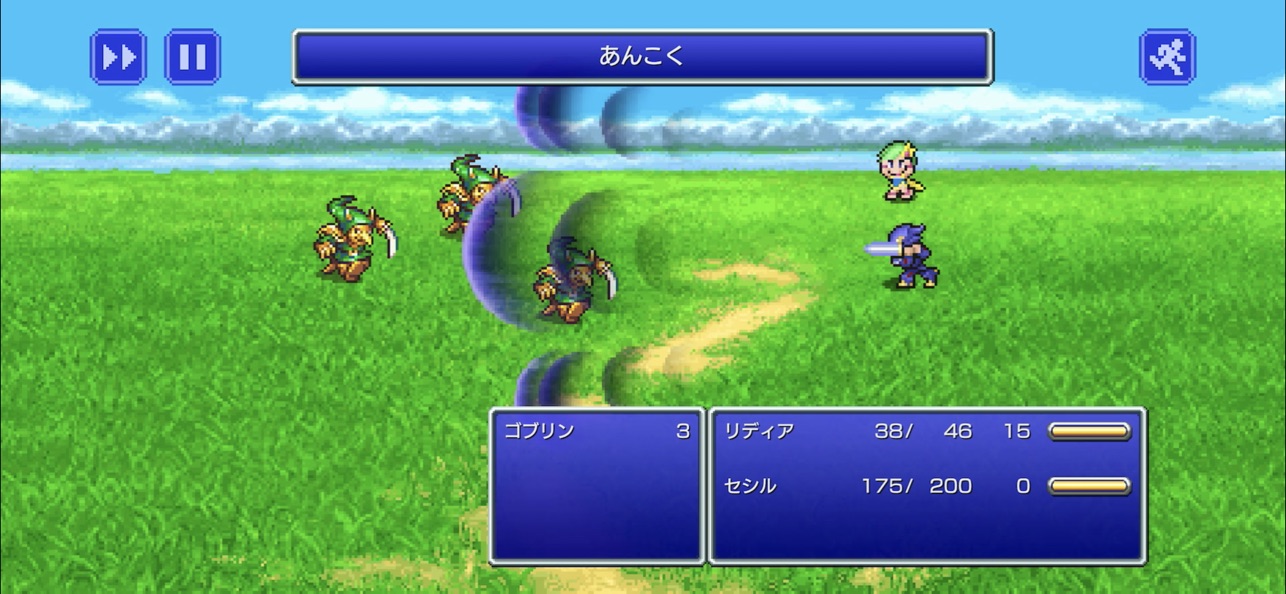This screenshot has height=594, width=1286.
Task: Tap the running-figure flee button
Action: point(1167,57)
